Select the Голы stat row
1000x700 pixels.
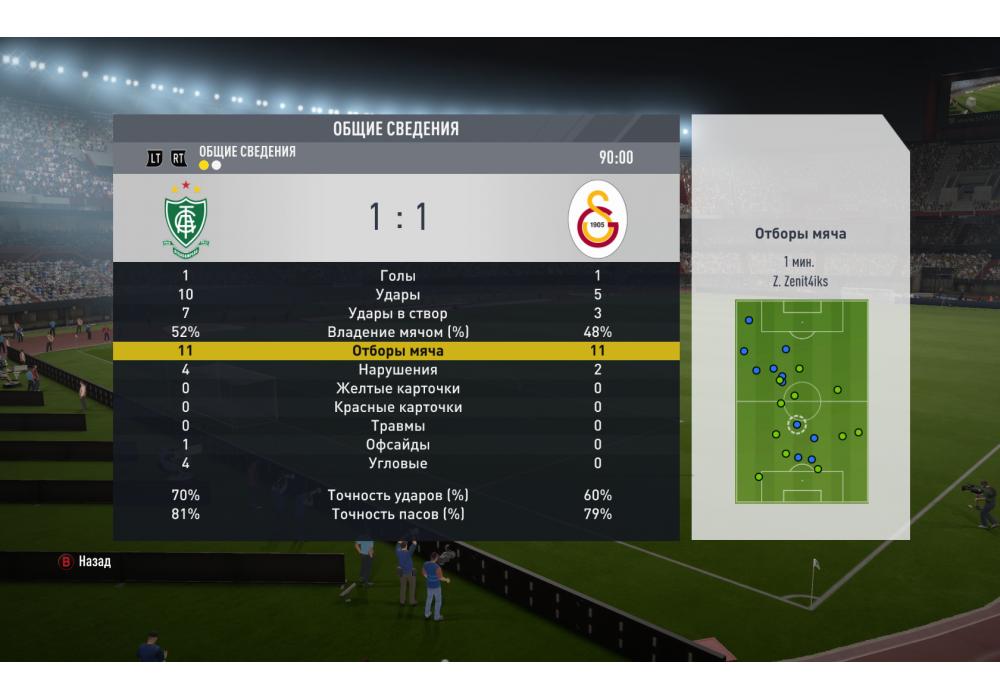pos(397,275)
